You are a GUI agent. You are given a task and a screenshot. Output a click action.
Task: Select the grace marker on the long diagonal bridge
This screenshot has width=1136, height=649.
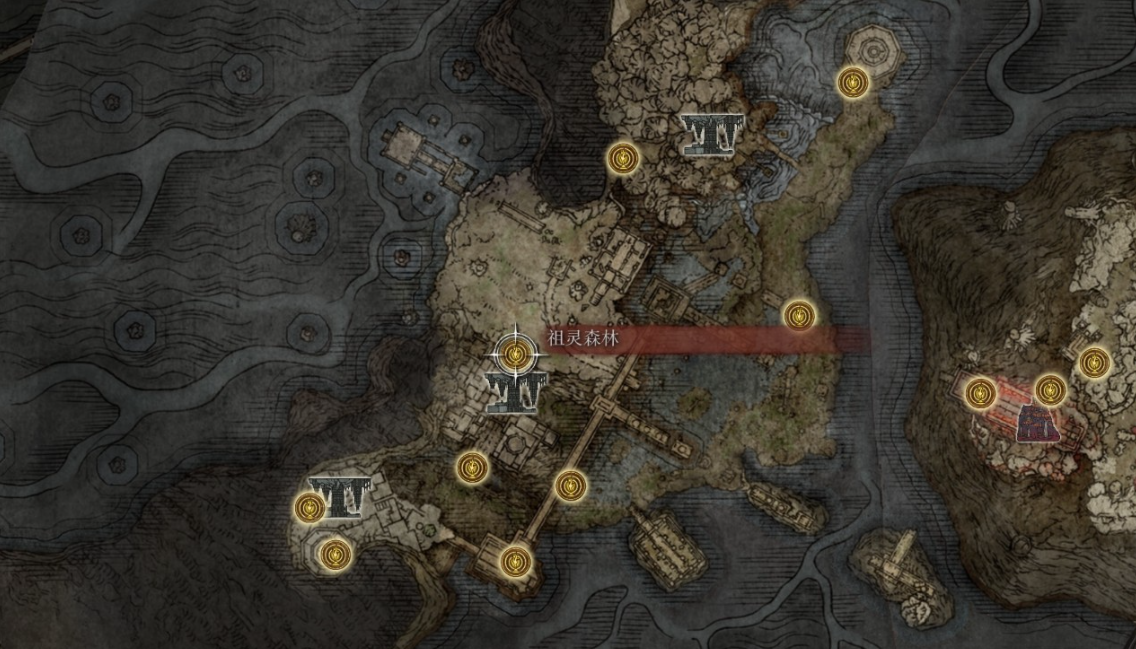(569, 485)
